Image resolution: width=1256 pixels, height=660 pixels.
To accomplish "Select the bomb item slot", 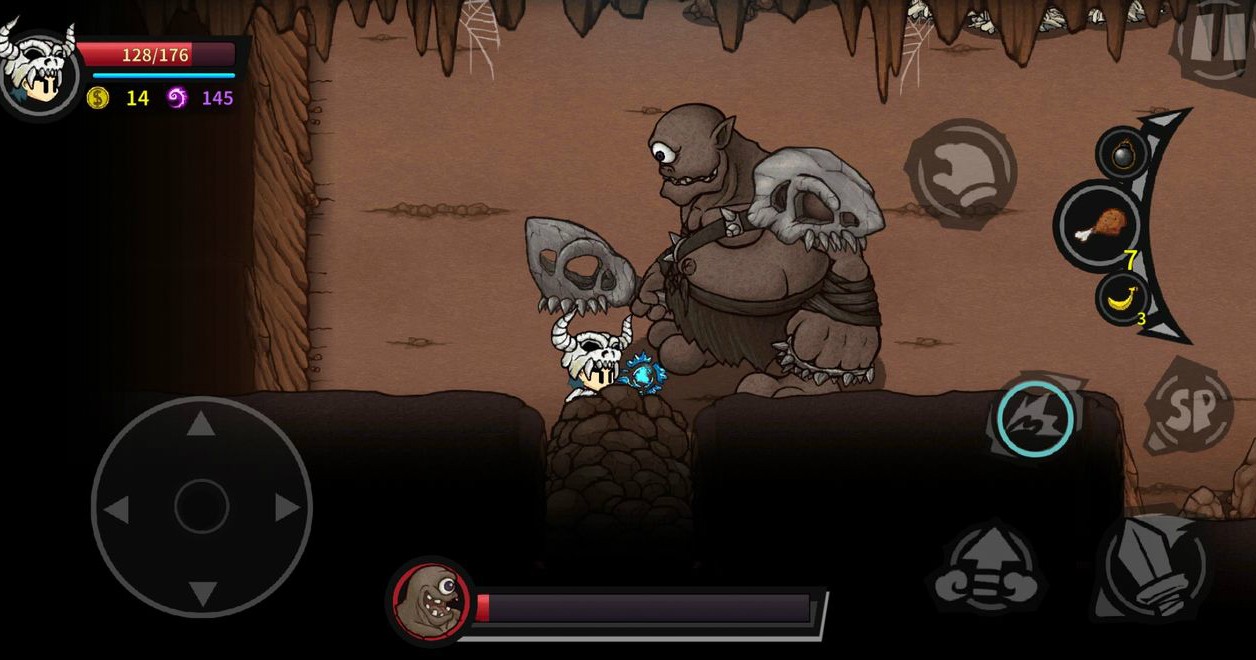I will pos(1122,153).
